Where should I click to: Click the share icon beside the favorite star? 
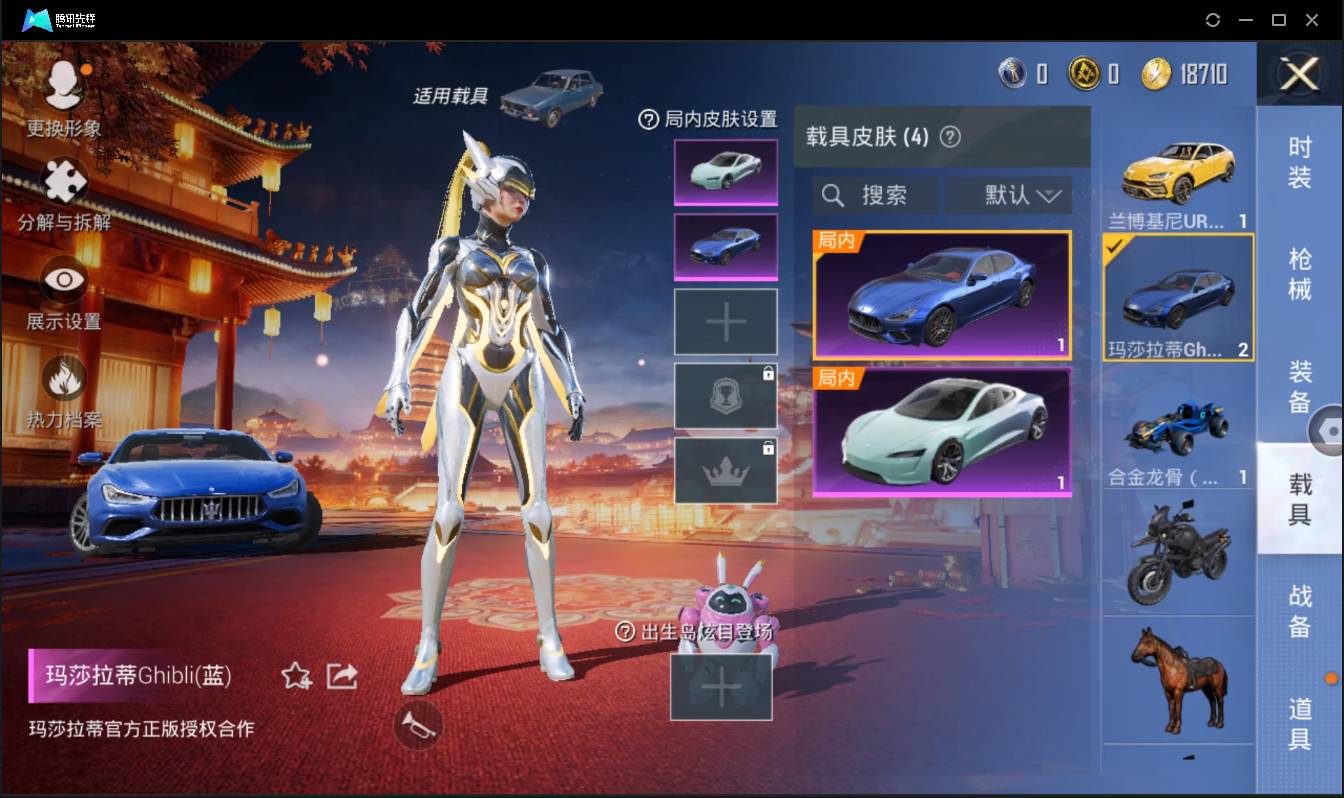click(x=341, y=676)
